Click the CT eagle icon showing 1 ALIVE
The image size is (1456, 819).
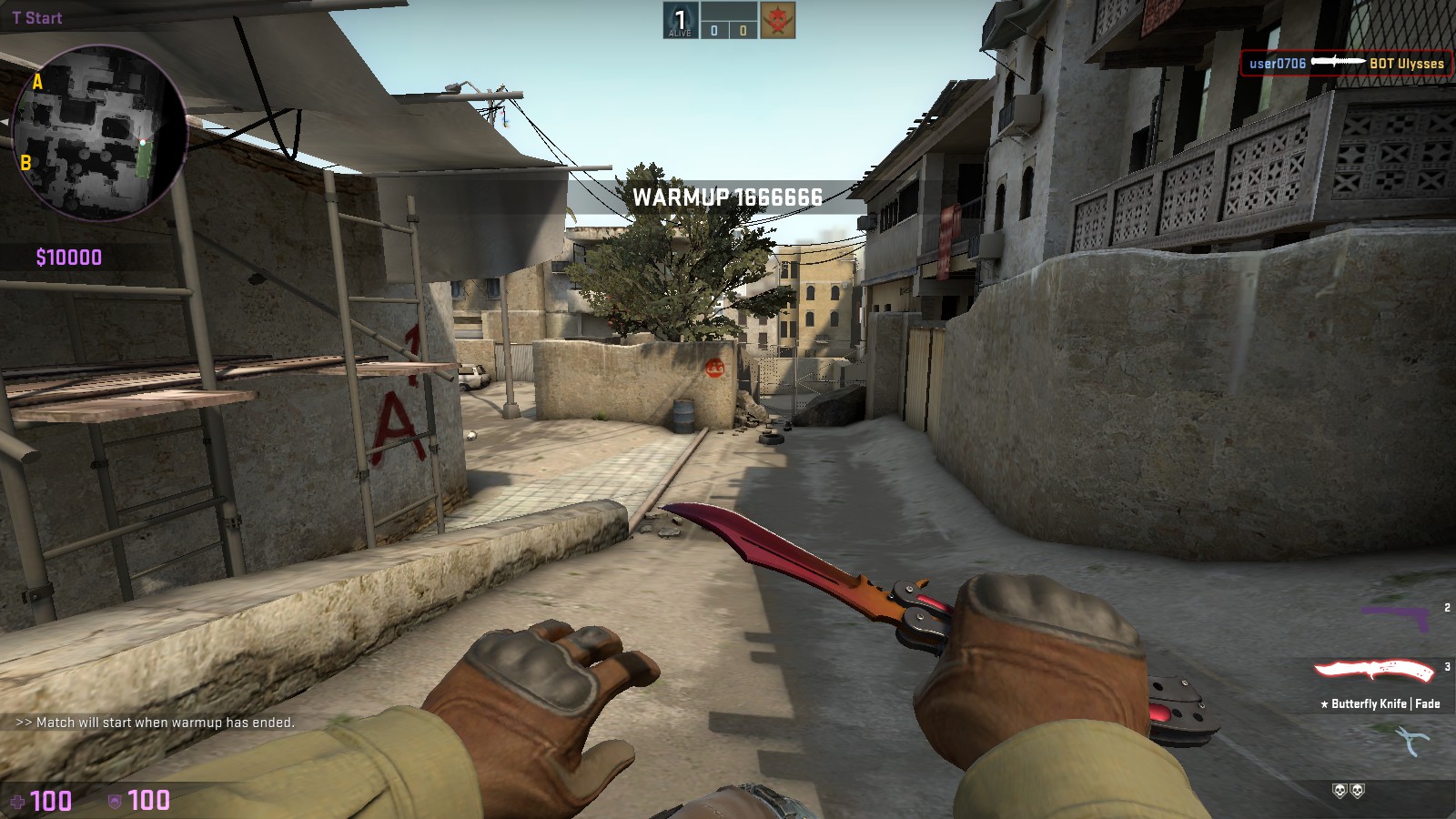[x=681, y=20]
